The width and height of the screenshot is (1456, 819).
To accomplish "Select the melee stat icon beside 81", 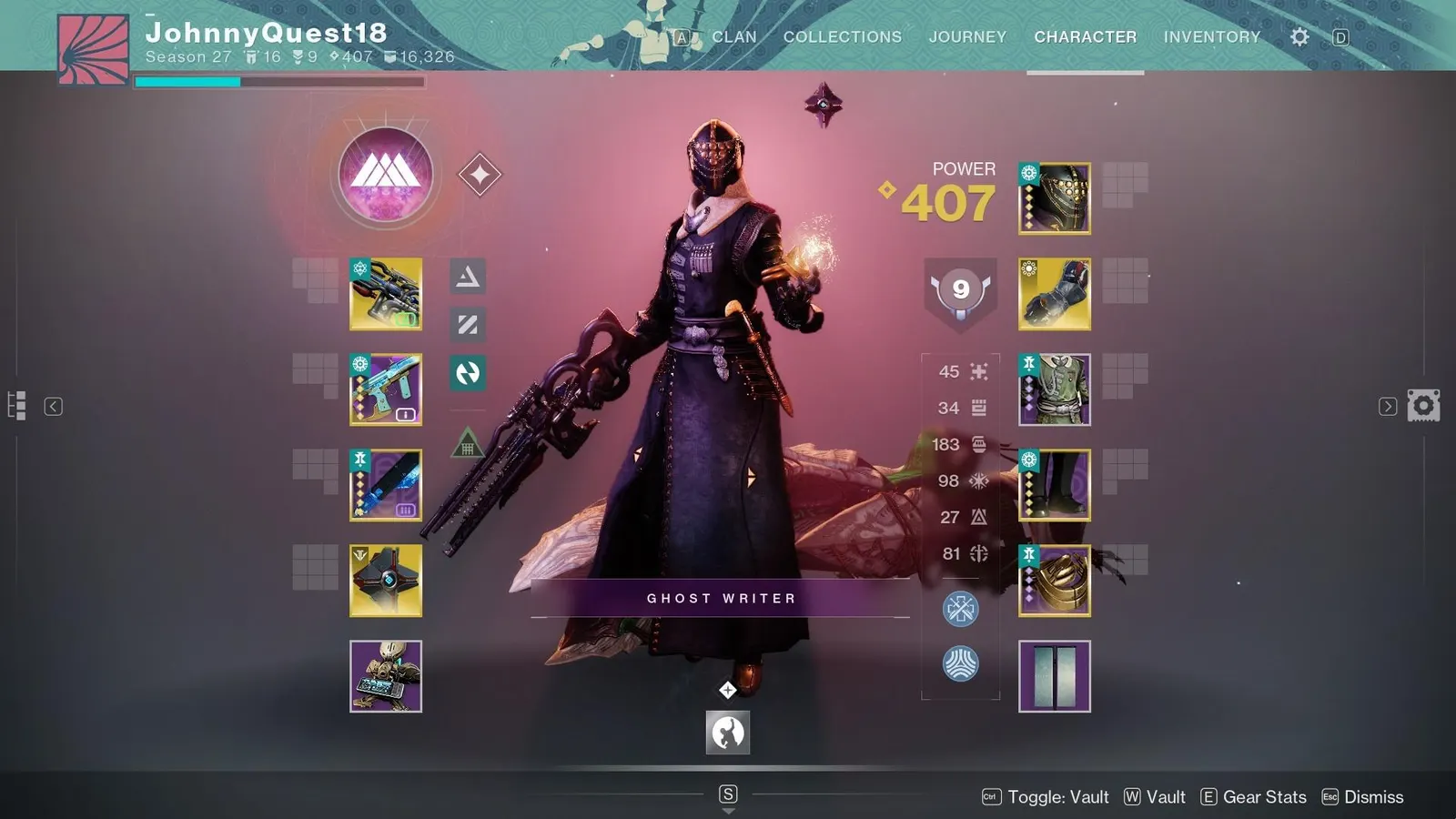I will (x=978, y=552).
